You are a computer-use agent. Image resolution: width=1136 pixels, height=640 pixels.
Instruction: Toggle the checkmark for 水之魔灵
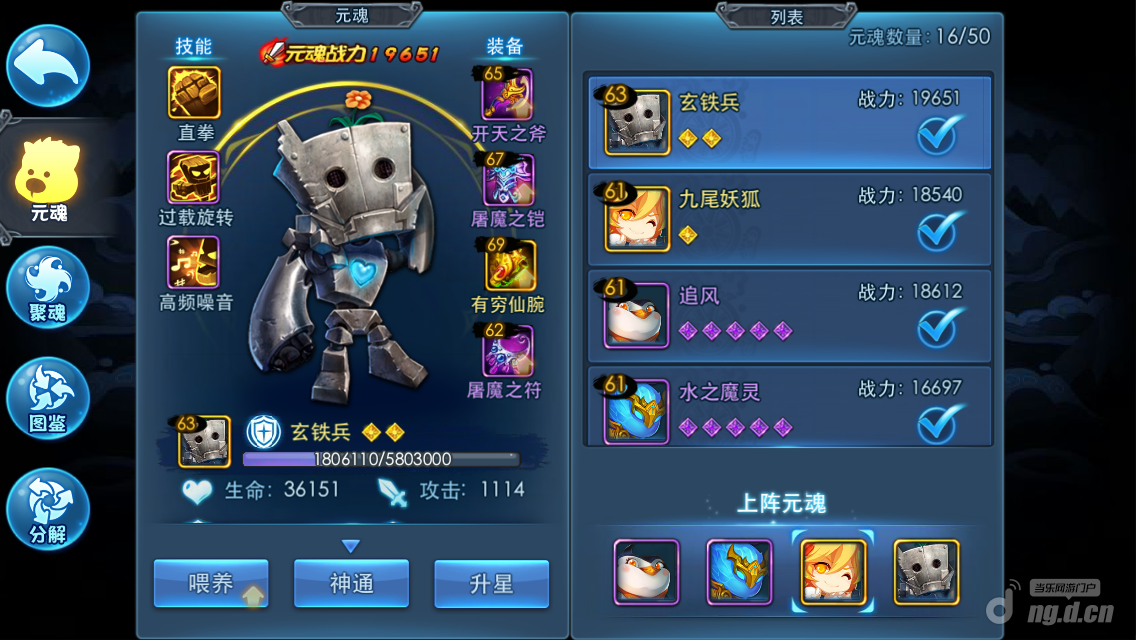(940, 423)
